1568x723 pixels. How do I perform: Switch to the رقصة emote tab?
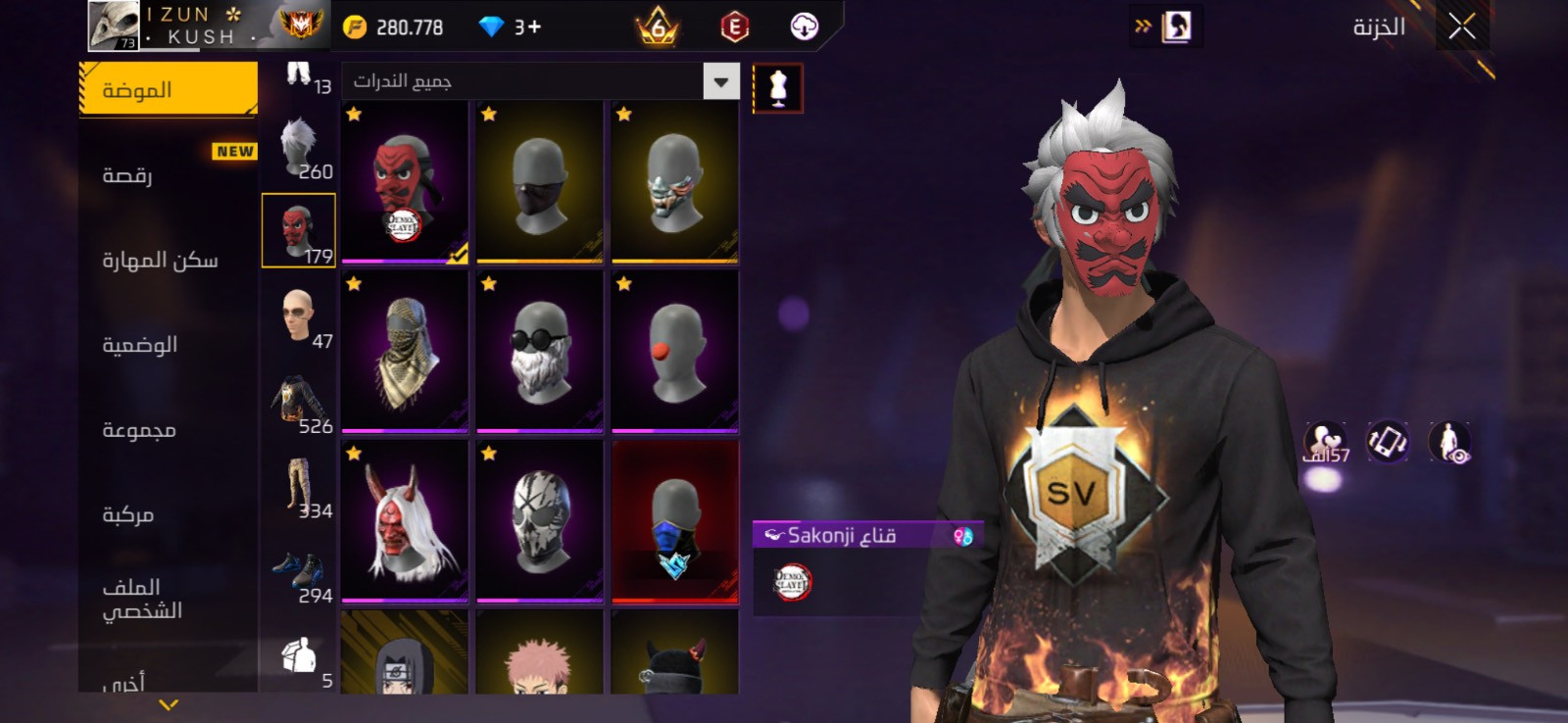tap(127, 175)
